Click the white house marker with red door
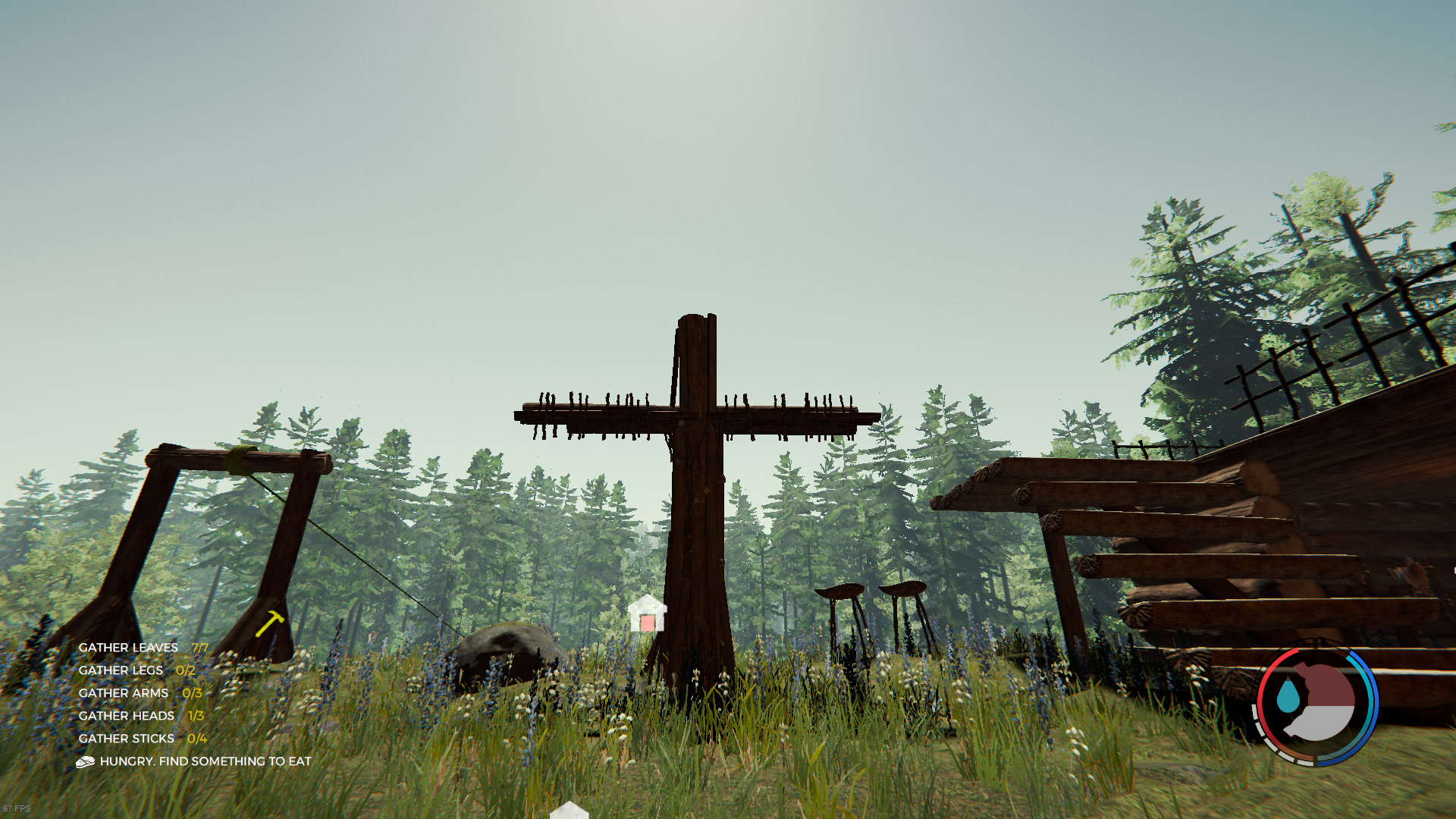Image resolution: width=1456 pixels, height=819 pixels. pyautogui.click(x=647, y=615)
